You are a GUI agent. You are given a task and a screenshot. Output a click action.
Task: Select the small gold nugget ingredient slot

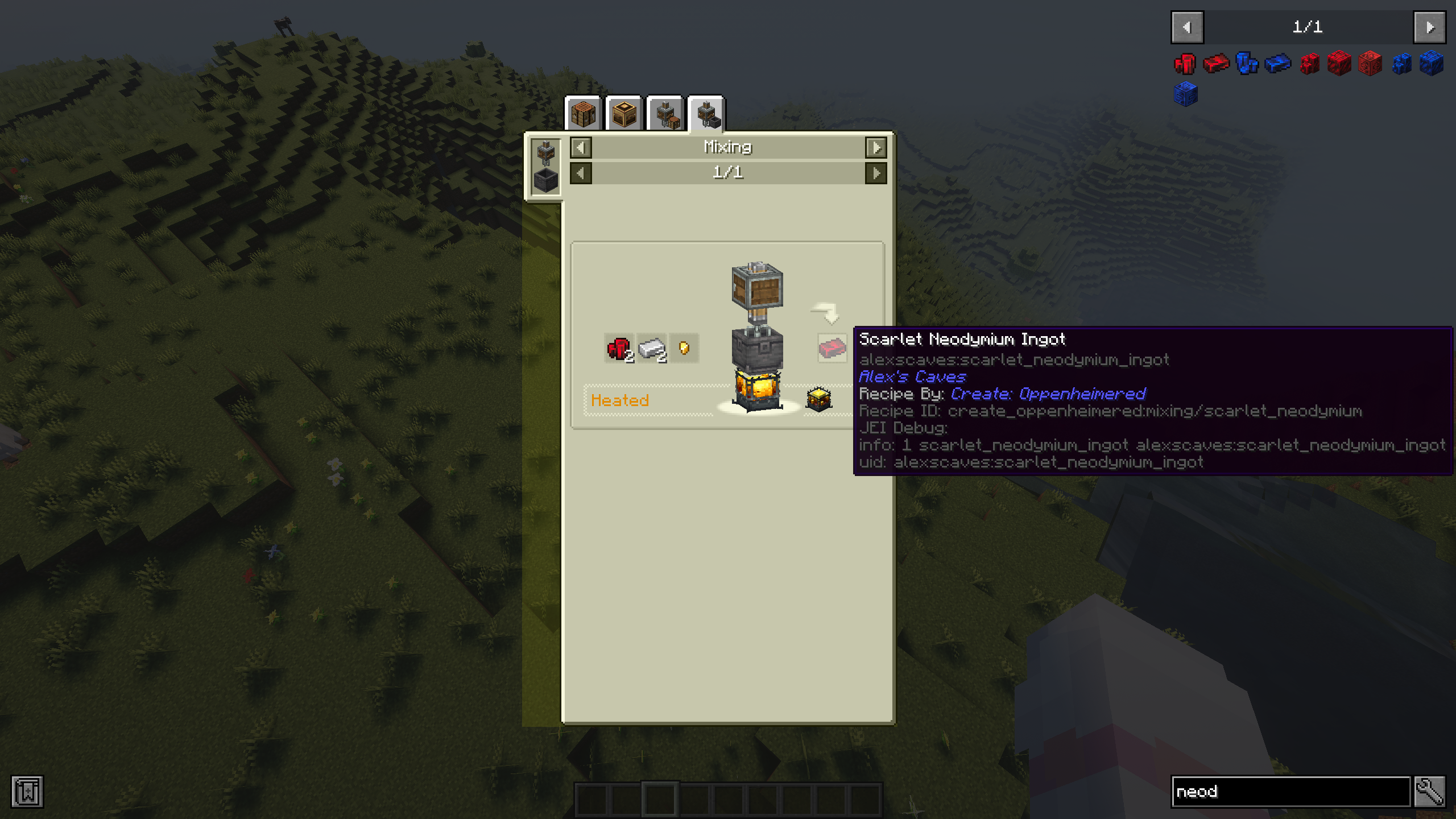pyautogui.click(x=684, y=348)
